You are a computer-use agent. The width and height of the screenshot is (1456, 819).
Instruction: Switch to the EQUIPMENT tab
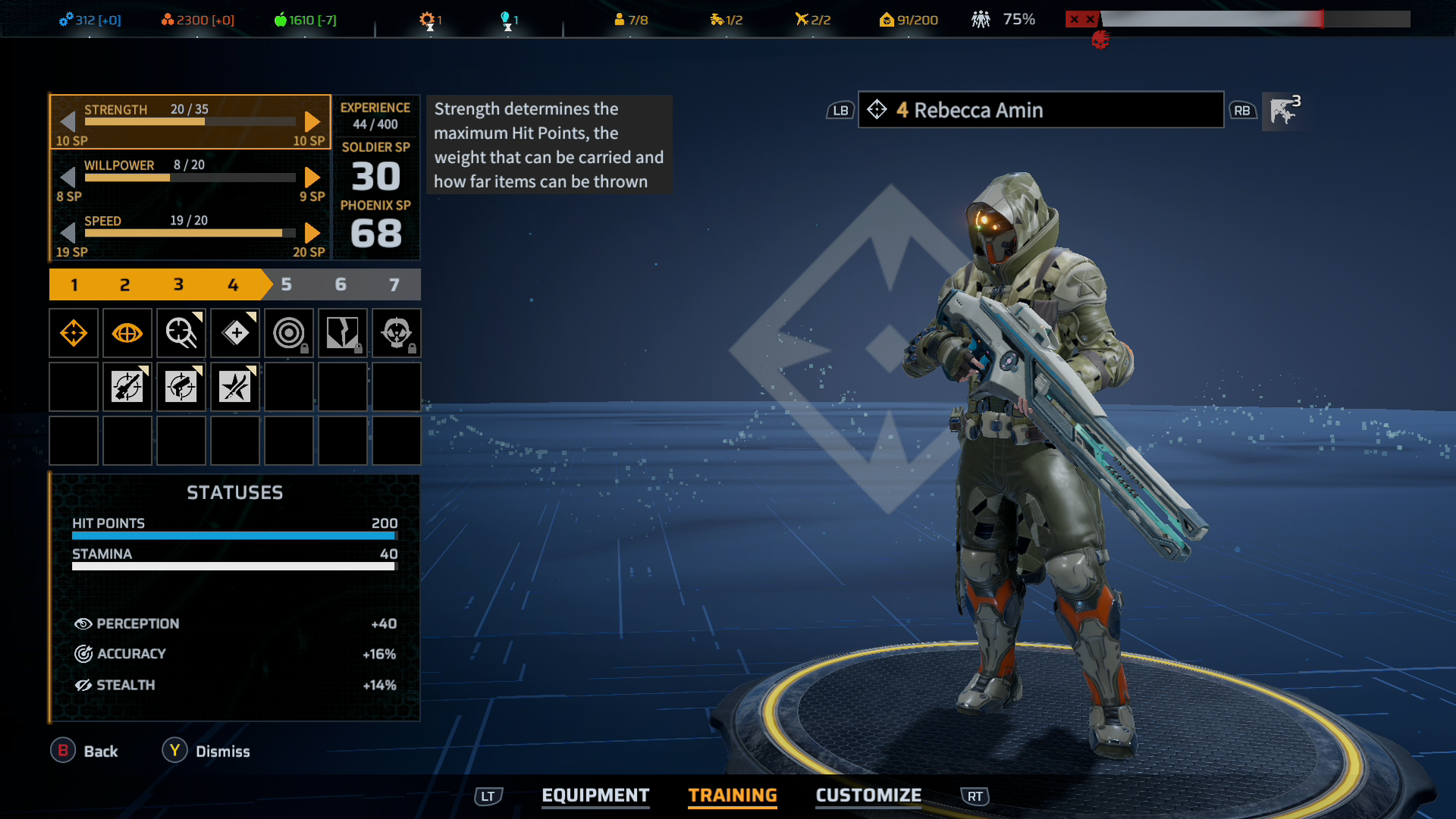click(595, 795)
